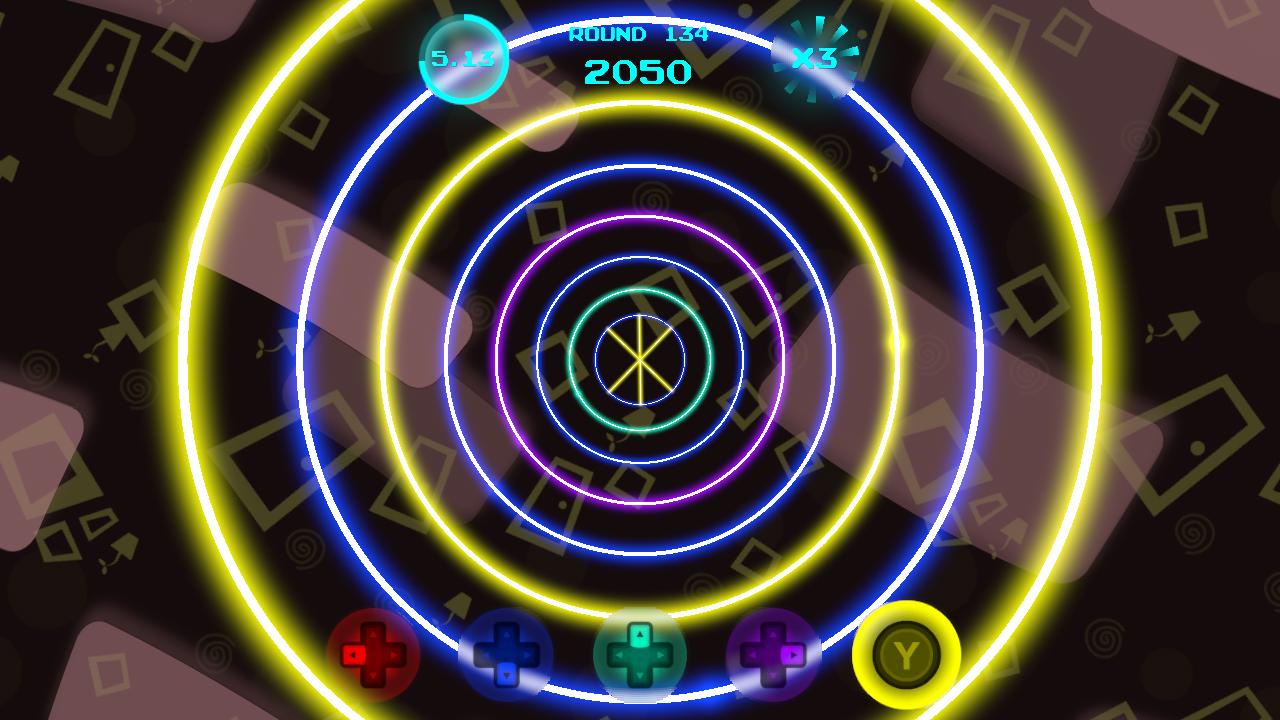Select the ROUND 134 header

click(x=637, y=34)
